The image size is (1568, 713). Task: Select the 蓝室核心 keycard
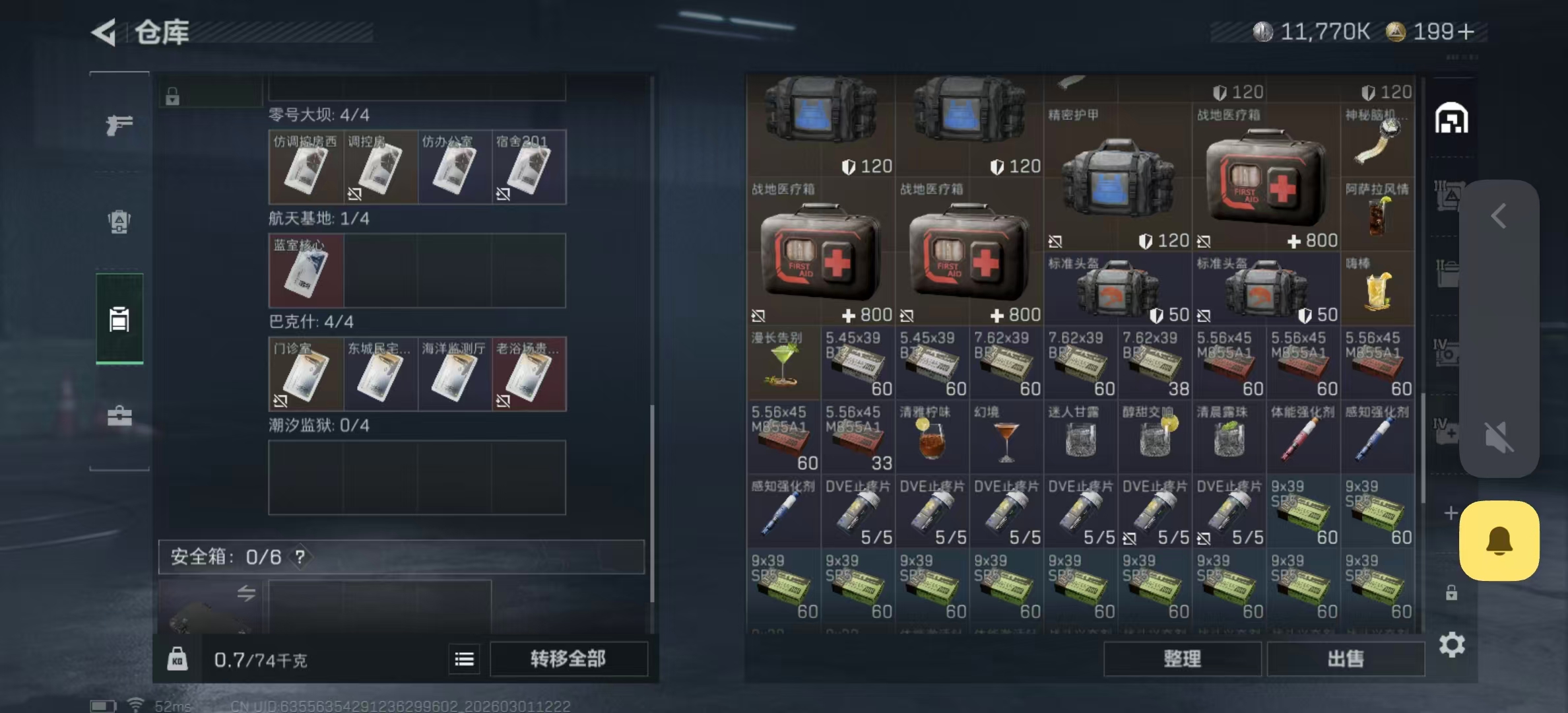pos(306,271)
